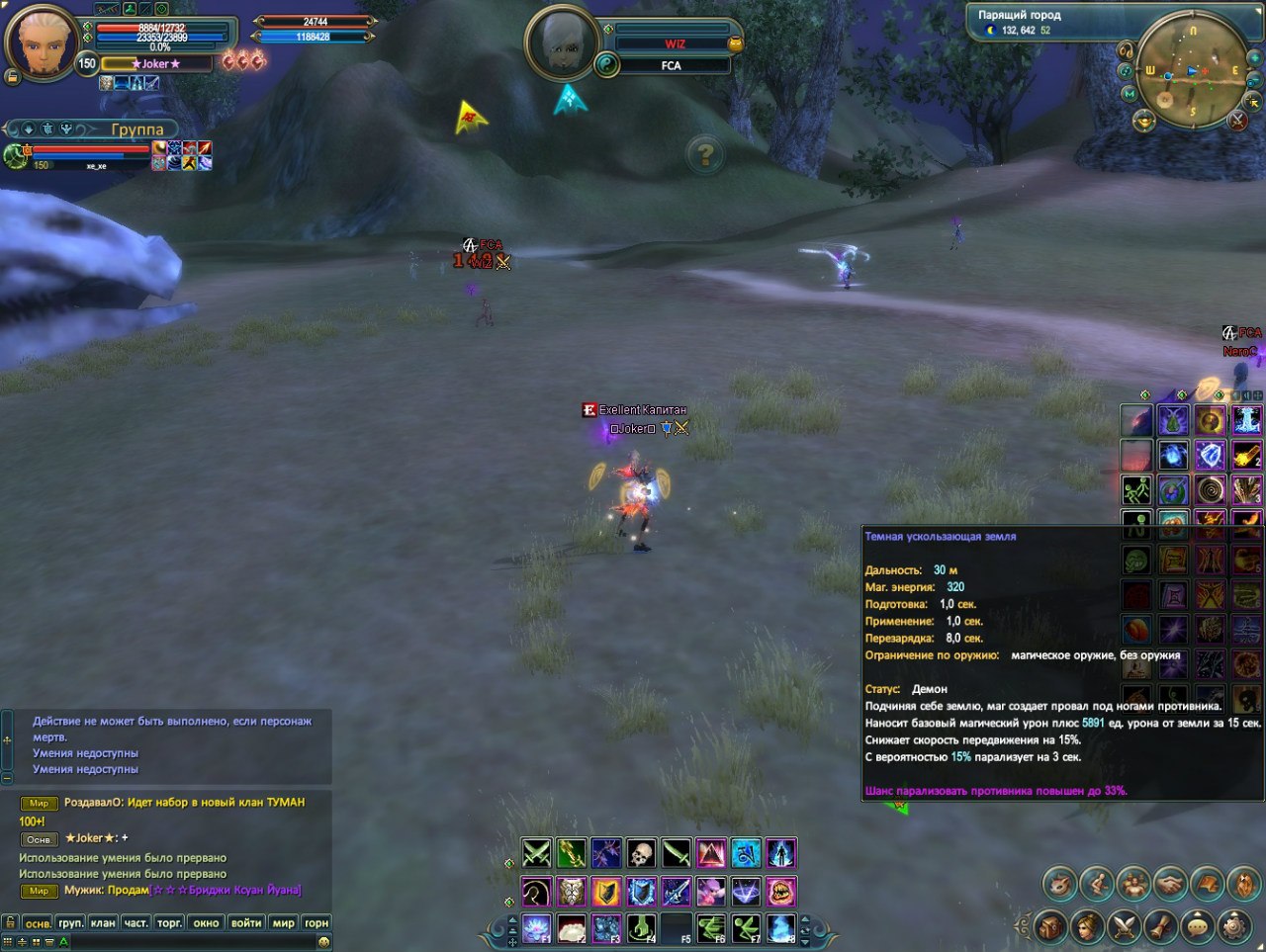
Task: Open the settings gear button
Action: 1232,926
